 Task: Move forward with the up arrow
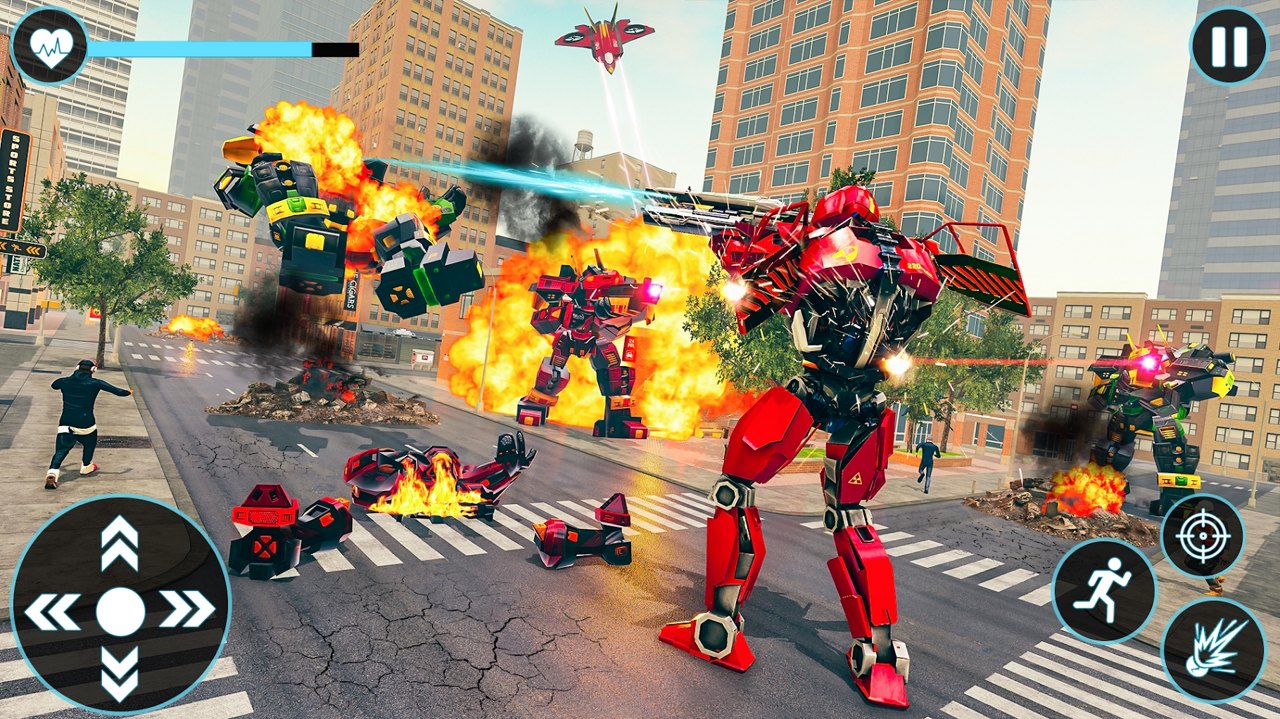coord(120,544)
